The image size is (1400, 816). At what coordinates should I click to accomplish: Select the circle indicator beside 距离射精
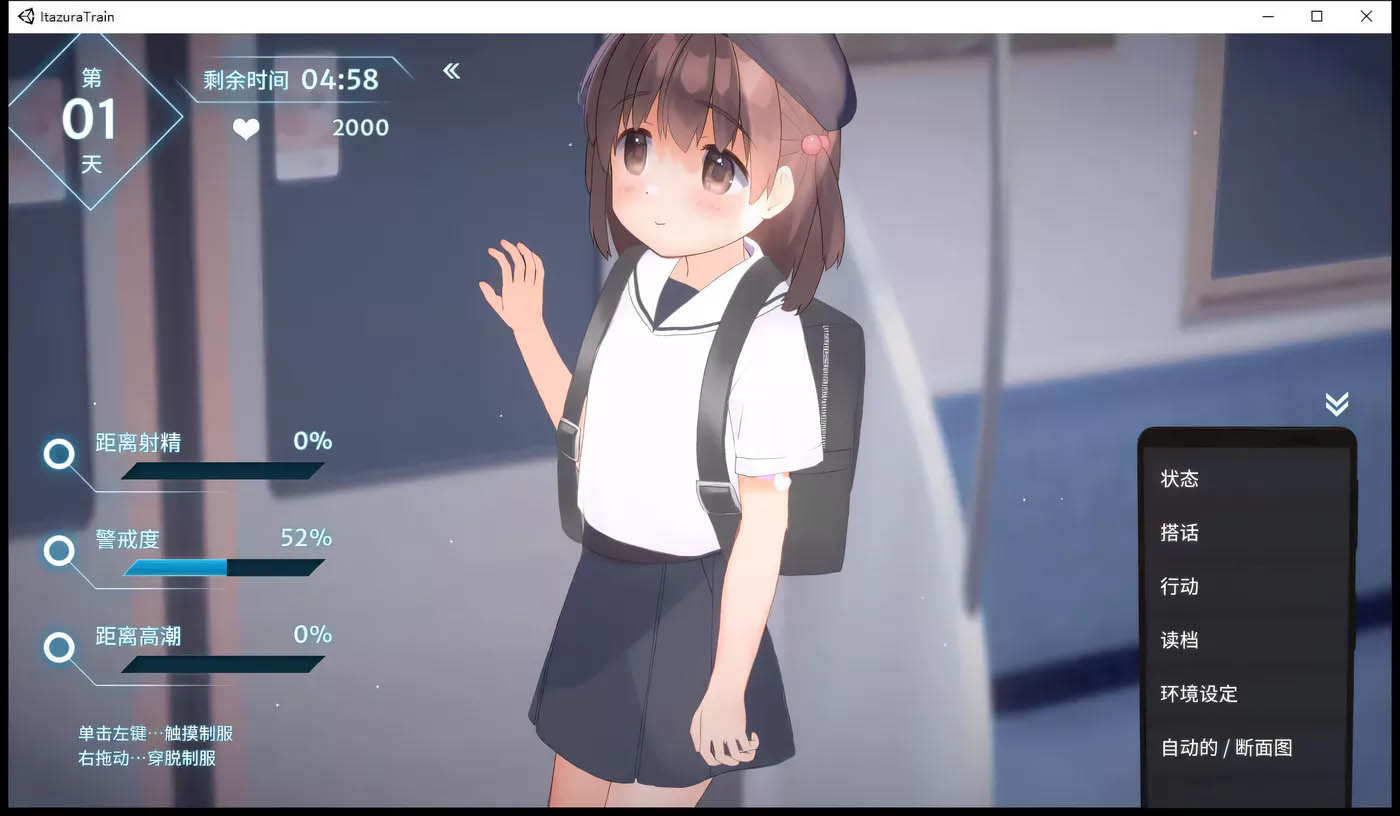pos(59,455)
